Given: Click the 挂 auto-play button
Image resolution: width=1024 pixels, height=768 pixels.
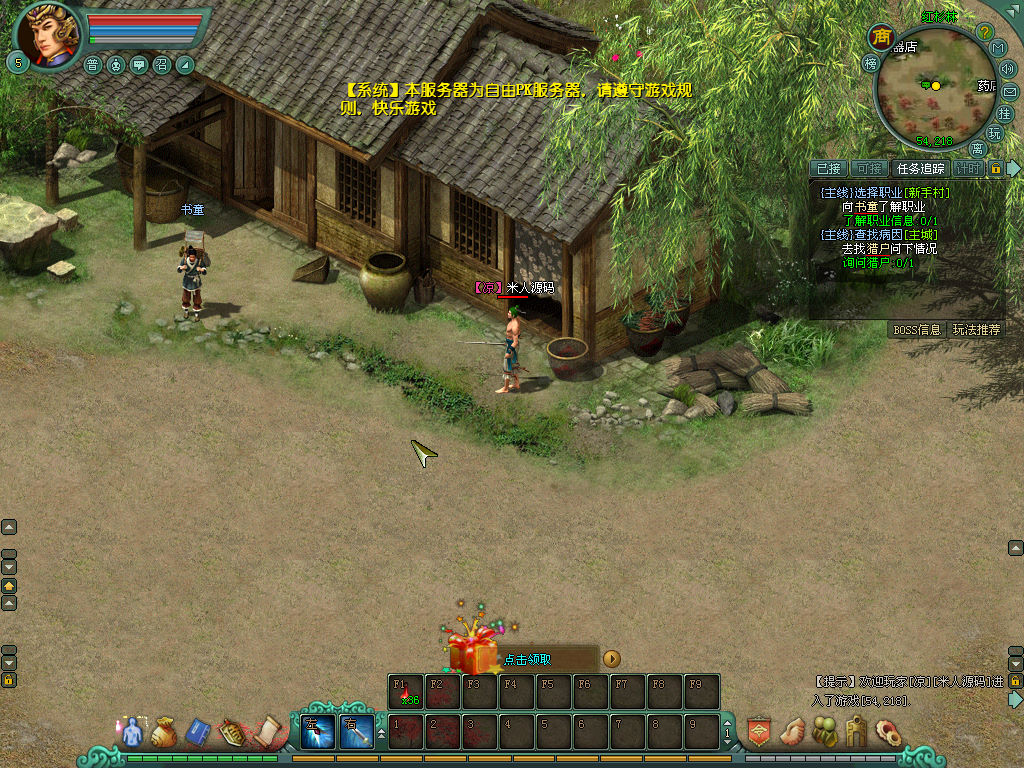Looking at the screenshot, I should (1006, 114).
